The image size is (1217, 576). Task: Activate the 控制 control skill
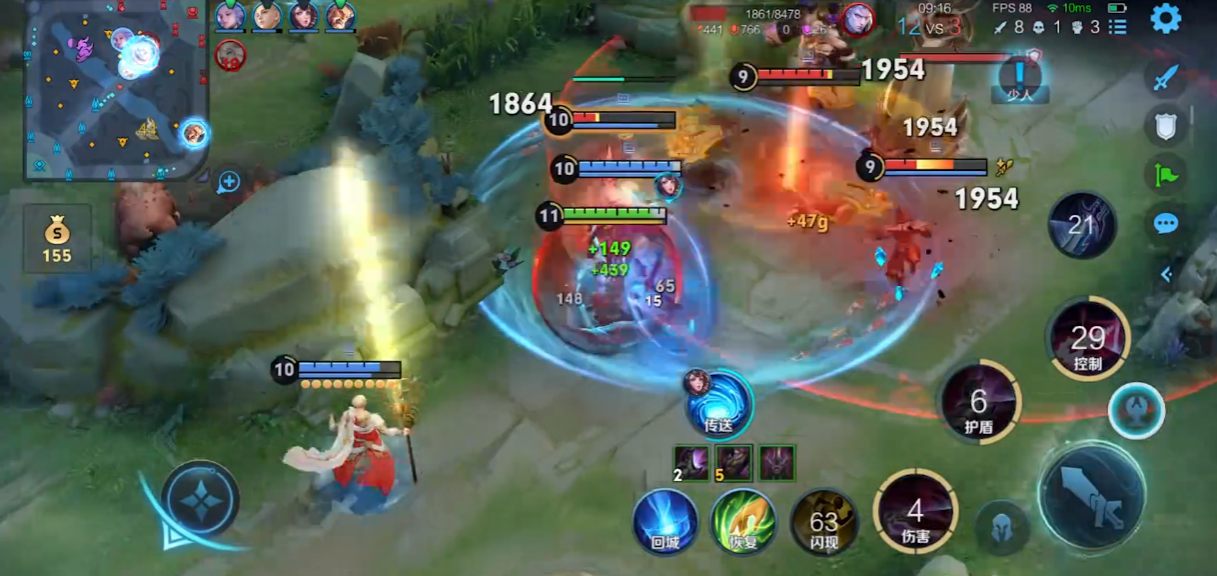(x=1087, y=341)
